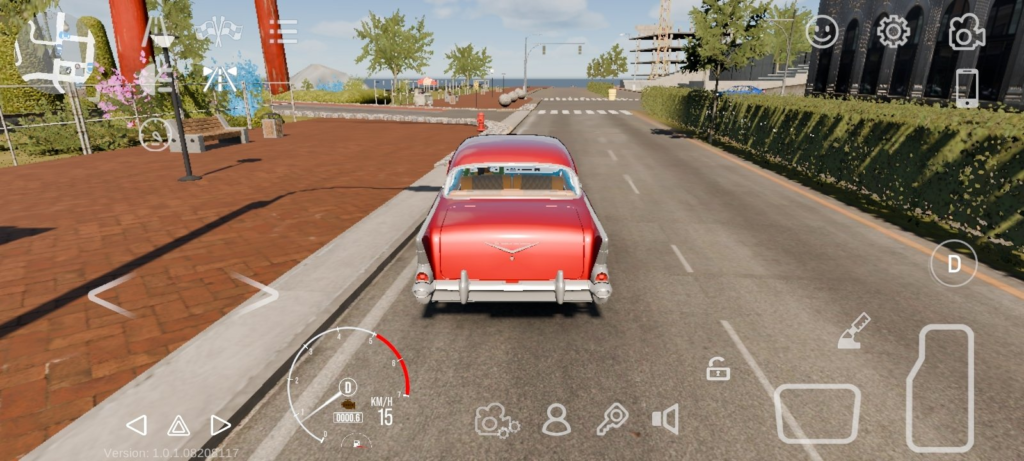Open the in-game smartphone
The height and width of the screenshot is (461, 1024).
[966, 89]
